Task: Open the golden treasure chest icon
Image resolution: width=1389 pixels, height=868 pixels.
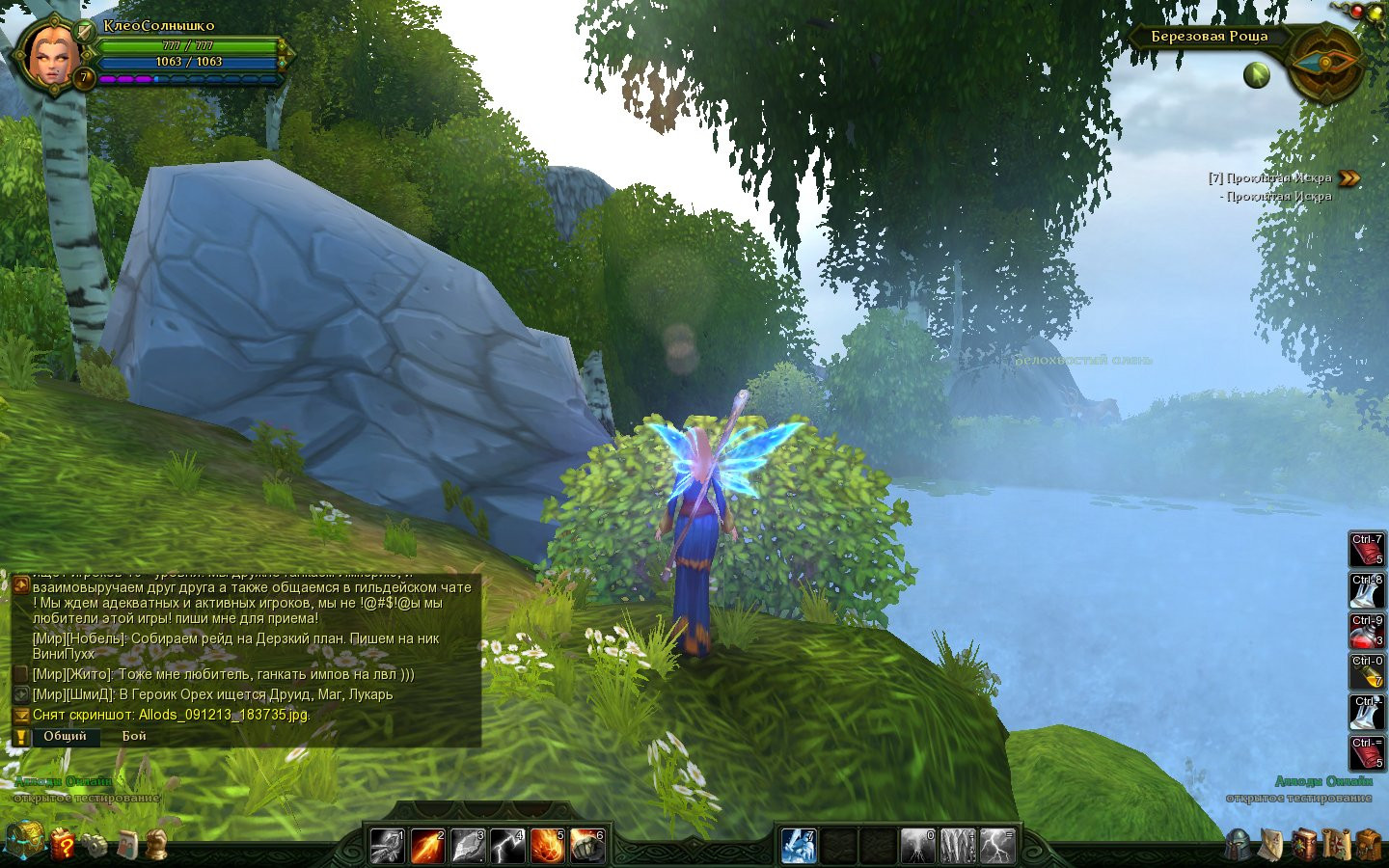Action: pos(23,841)
